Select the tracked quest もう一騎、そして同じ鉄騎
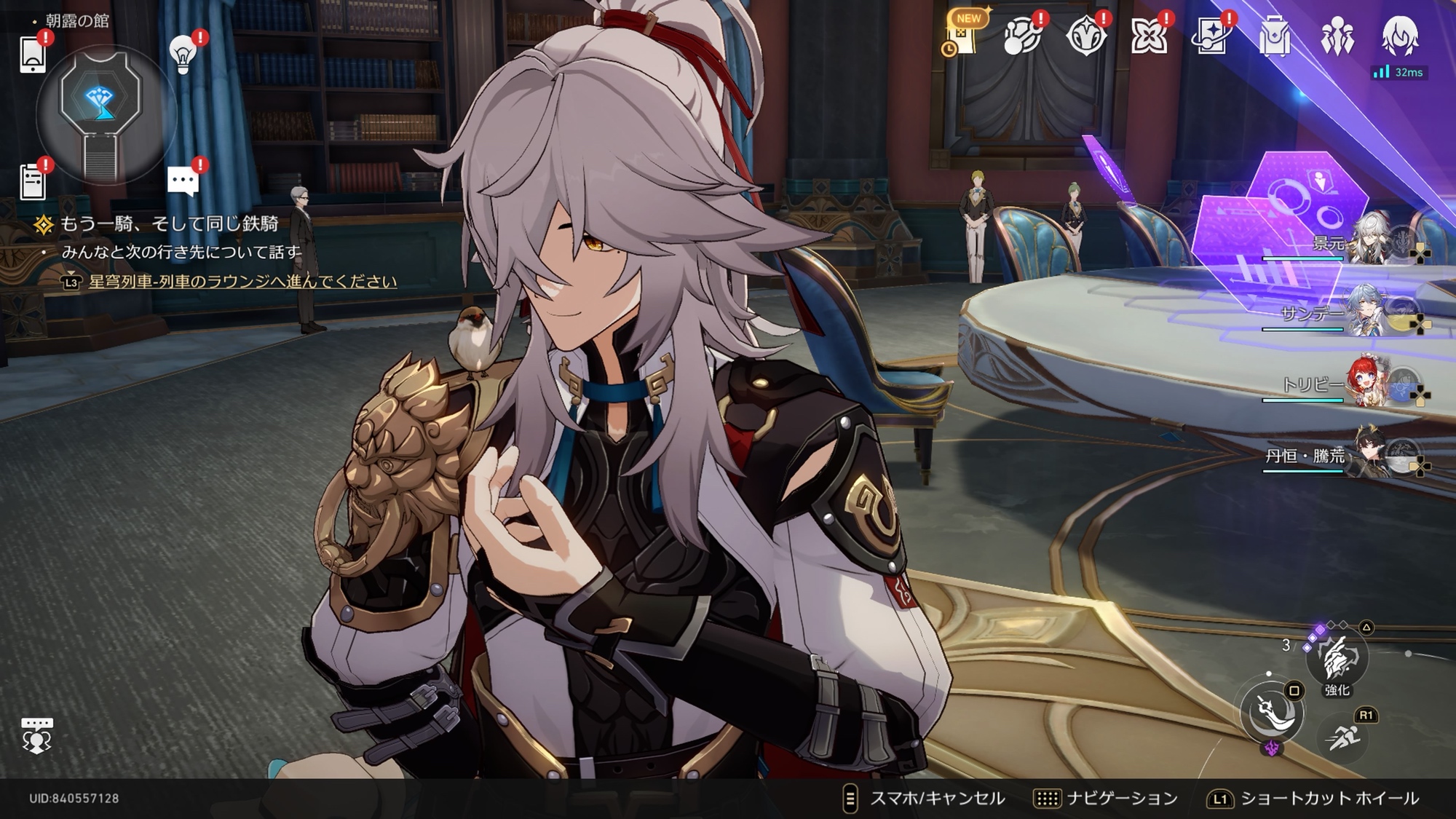 [x=168, y=224]
